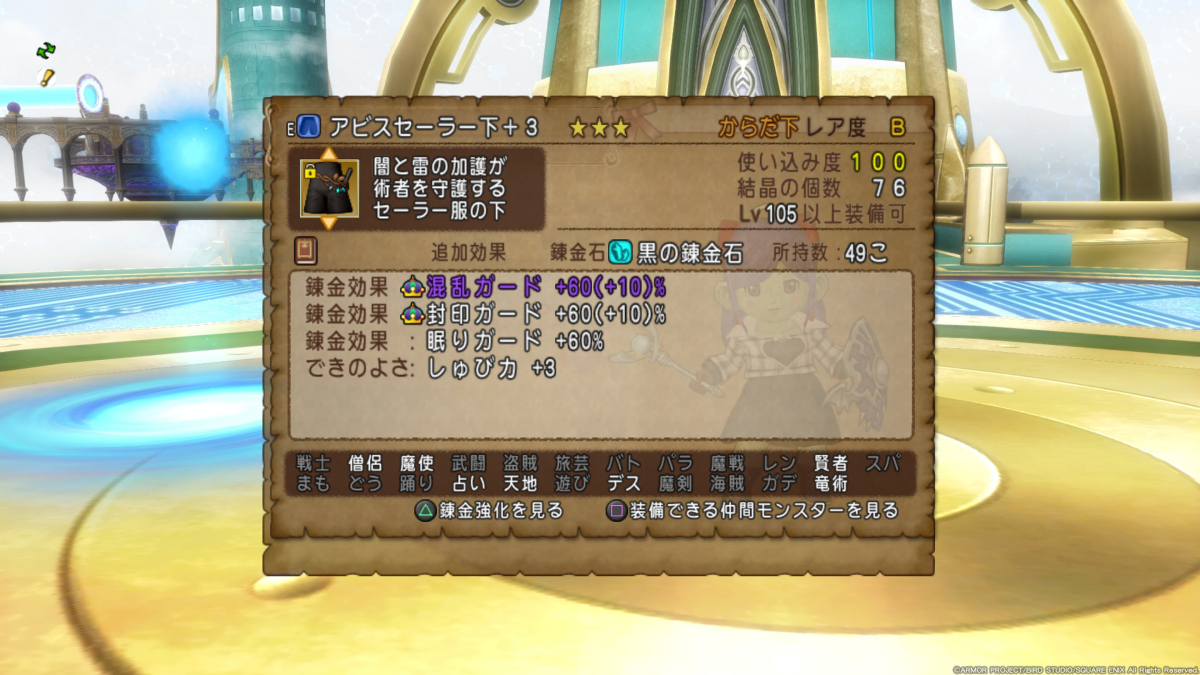This screenshot has height=675, width=1200.
Task: Click the 黒の錬金石 alchemy stone icon
Action: tap(619, 253)
